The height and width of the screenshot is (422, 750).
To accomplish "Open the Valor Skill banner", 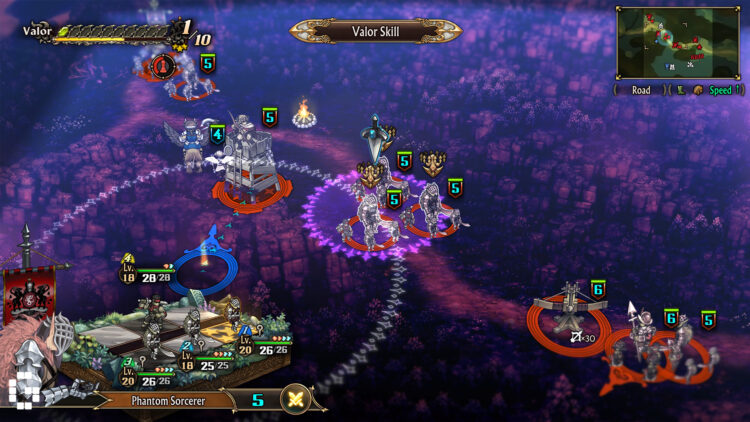I will (x=376, y=31).
